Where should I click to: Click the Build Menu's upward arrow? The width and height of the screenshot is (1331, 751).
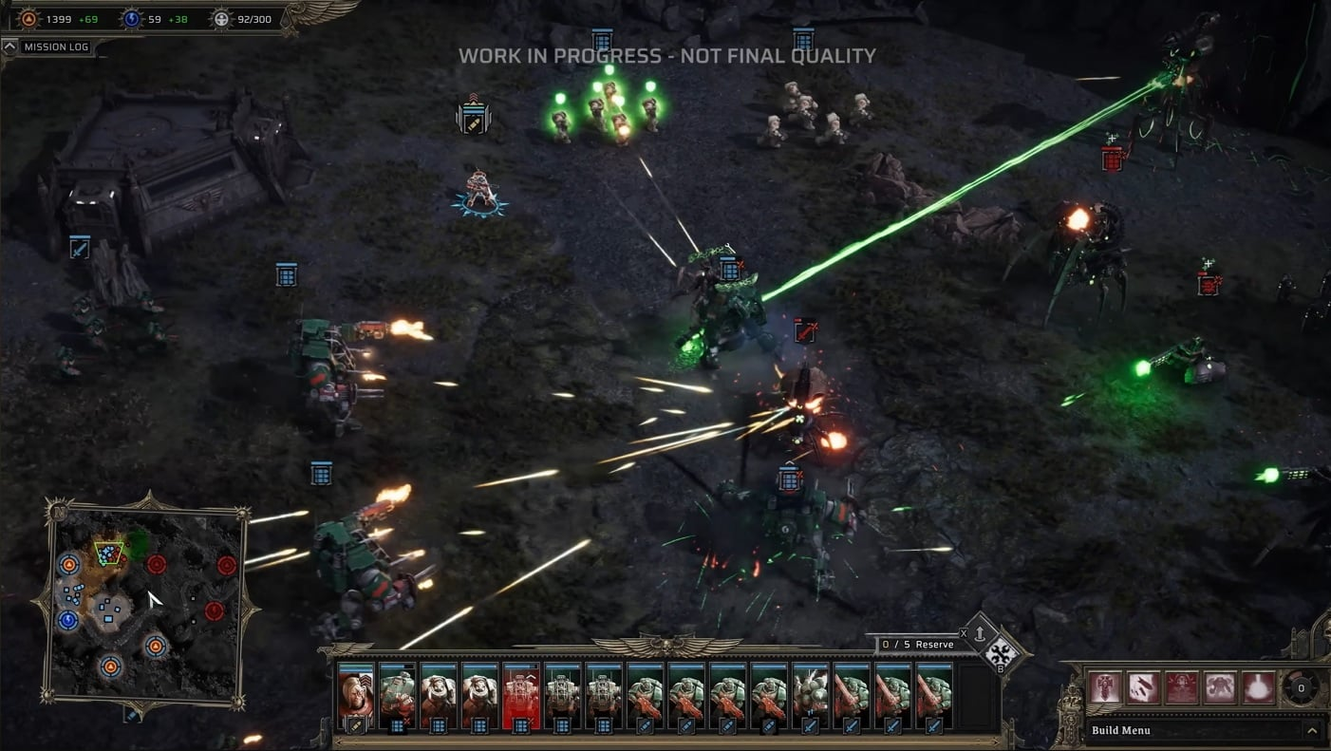1312,731
